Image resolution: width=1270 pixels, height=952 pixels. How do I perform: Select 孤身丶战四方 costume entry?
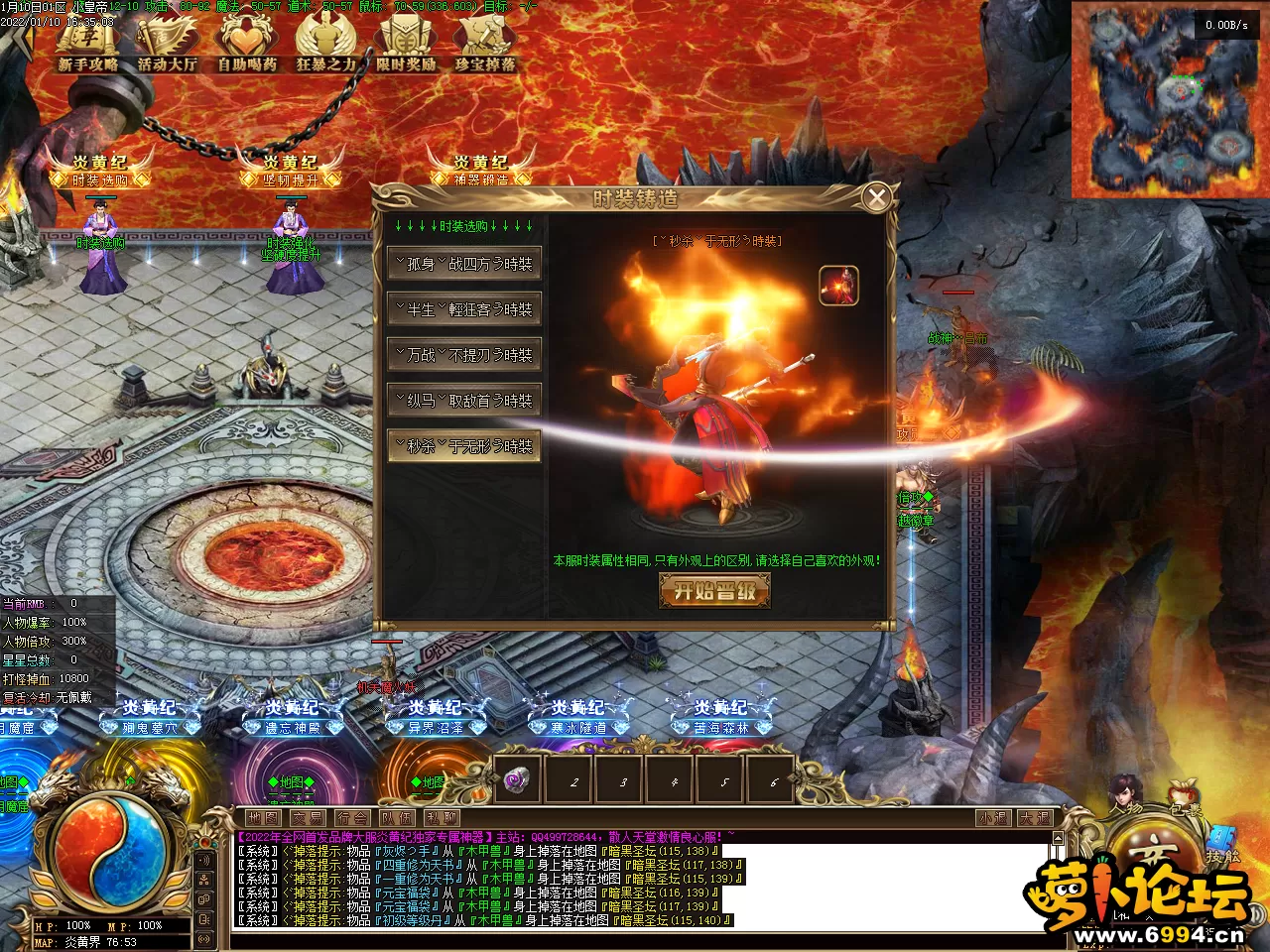click(464, 264)
